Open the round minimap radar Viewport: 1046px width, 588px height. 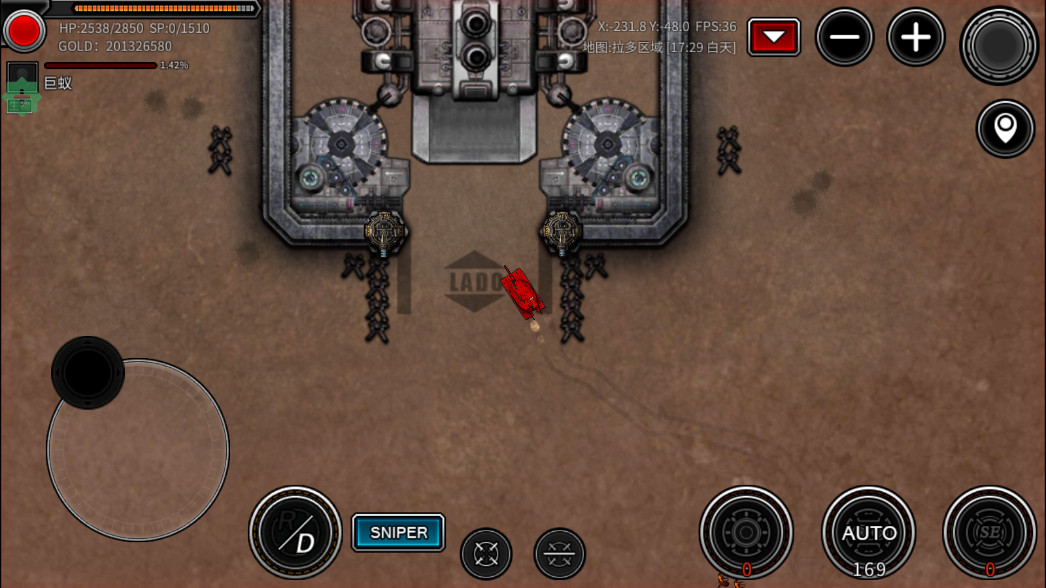998,45
